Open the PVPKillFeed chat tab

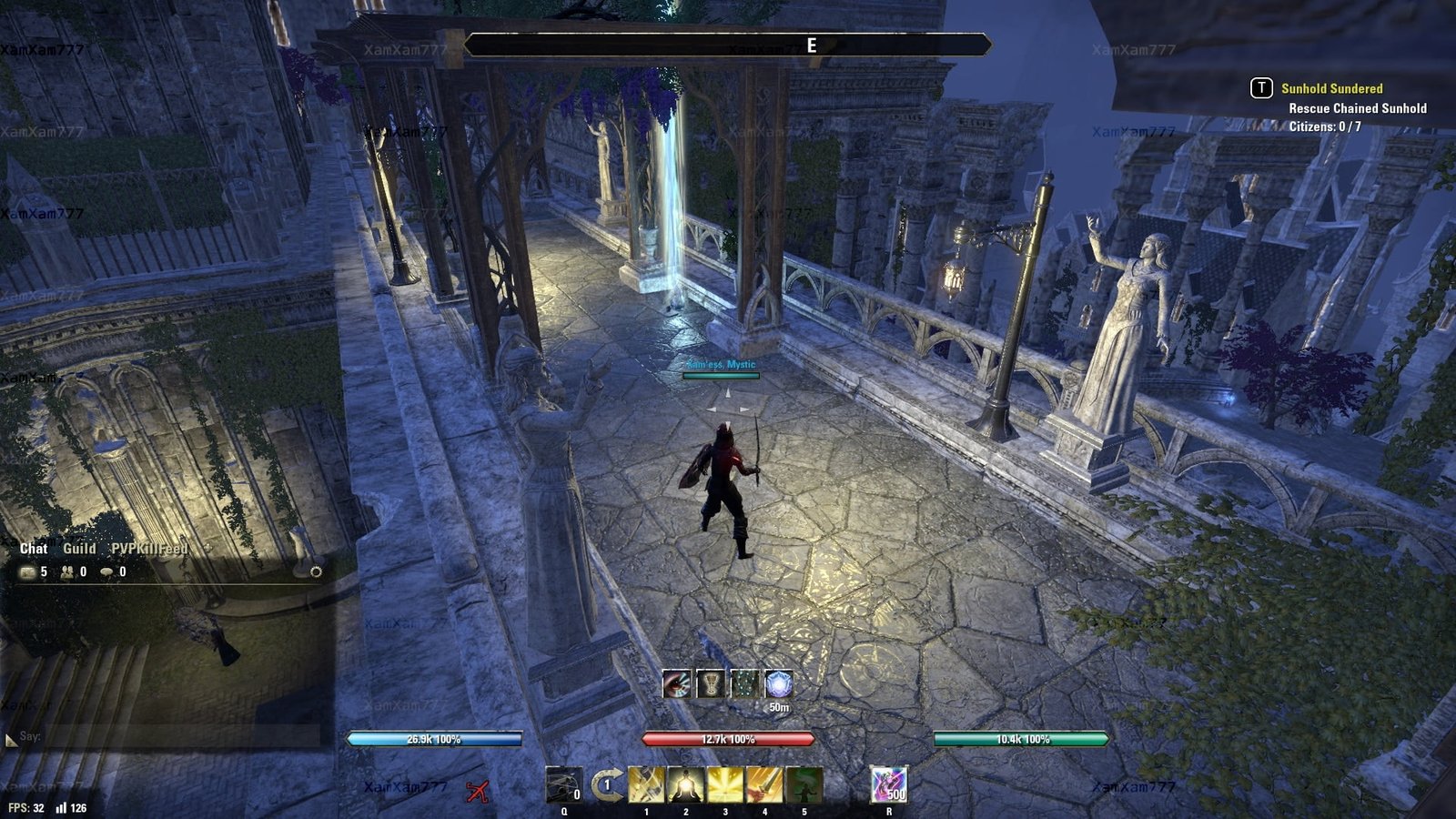[148, 548]
